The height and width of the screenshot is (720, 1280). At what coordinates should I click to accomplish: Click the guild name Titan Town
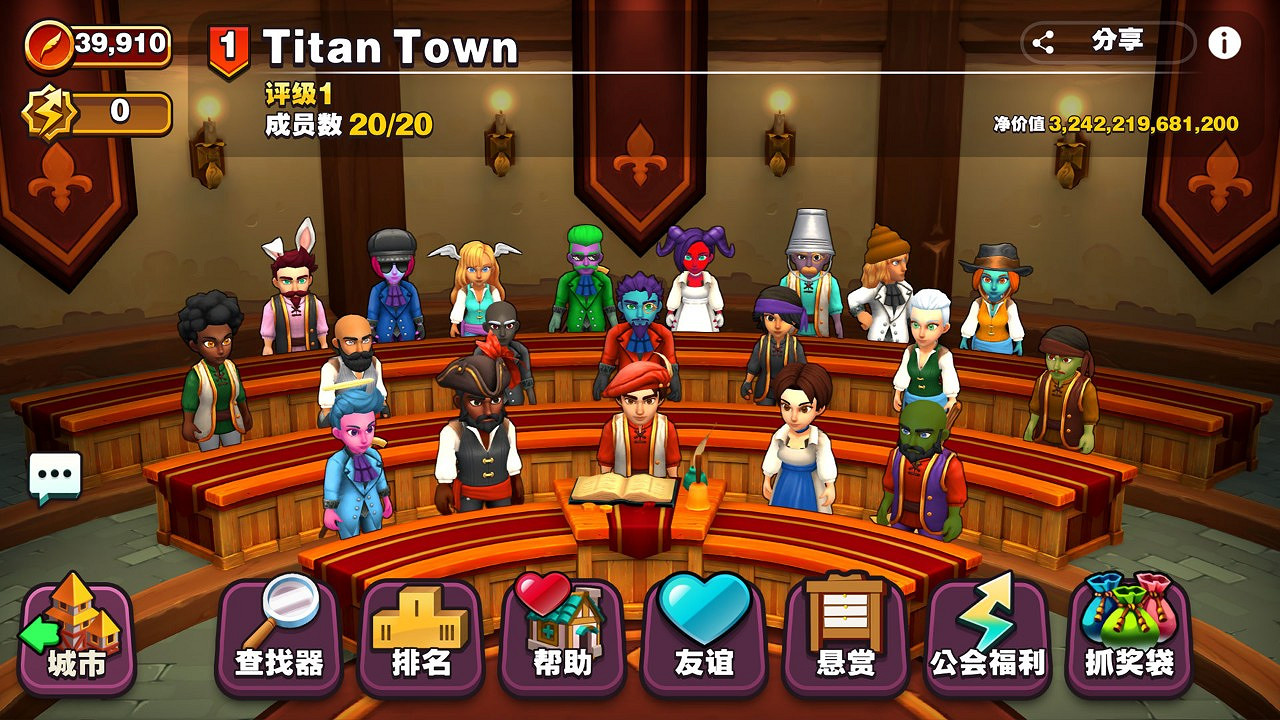[390, 45]
